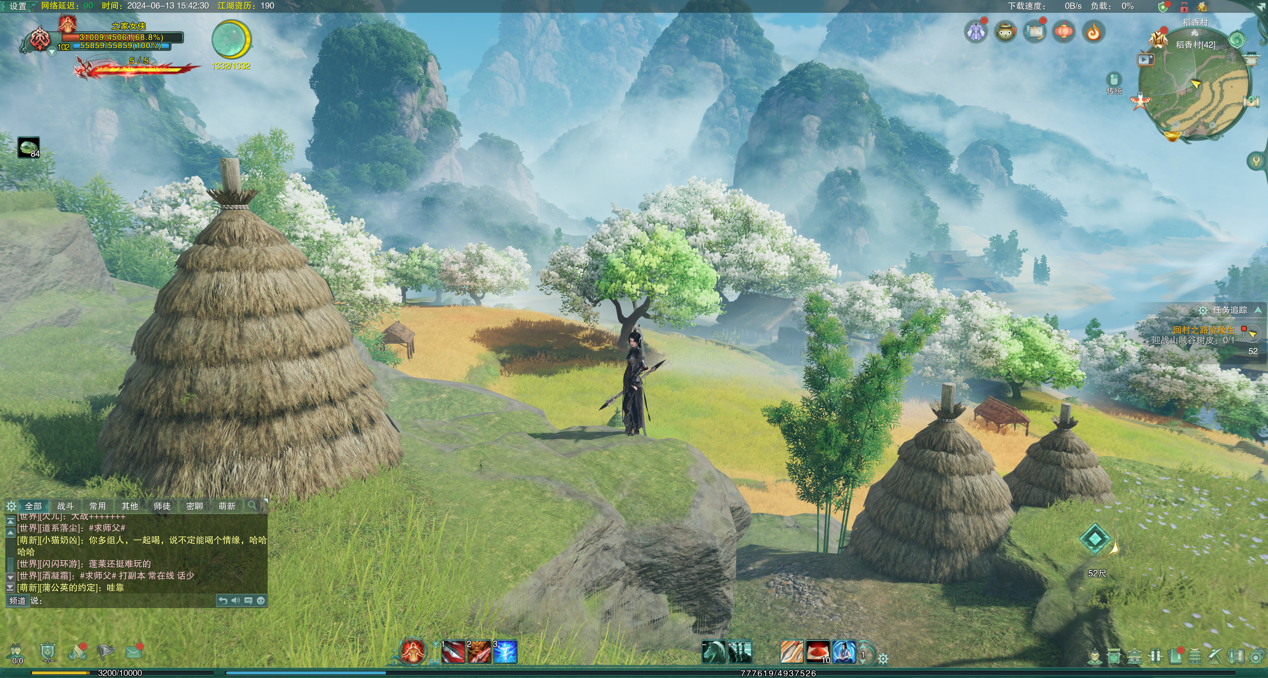
Task: Click the chat search magnifier icon
Action: [x=253, y=507]
